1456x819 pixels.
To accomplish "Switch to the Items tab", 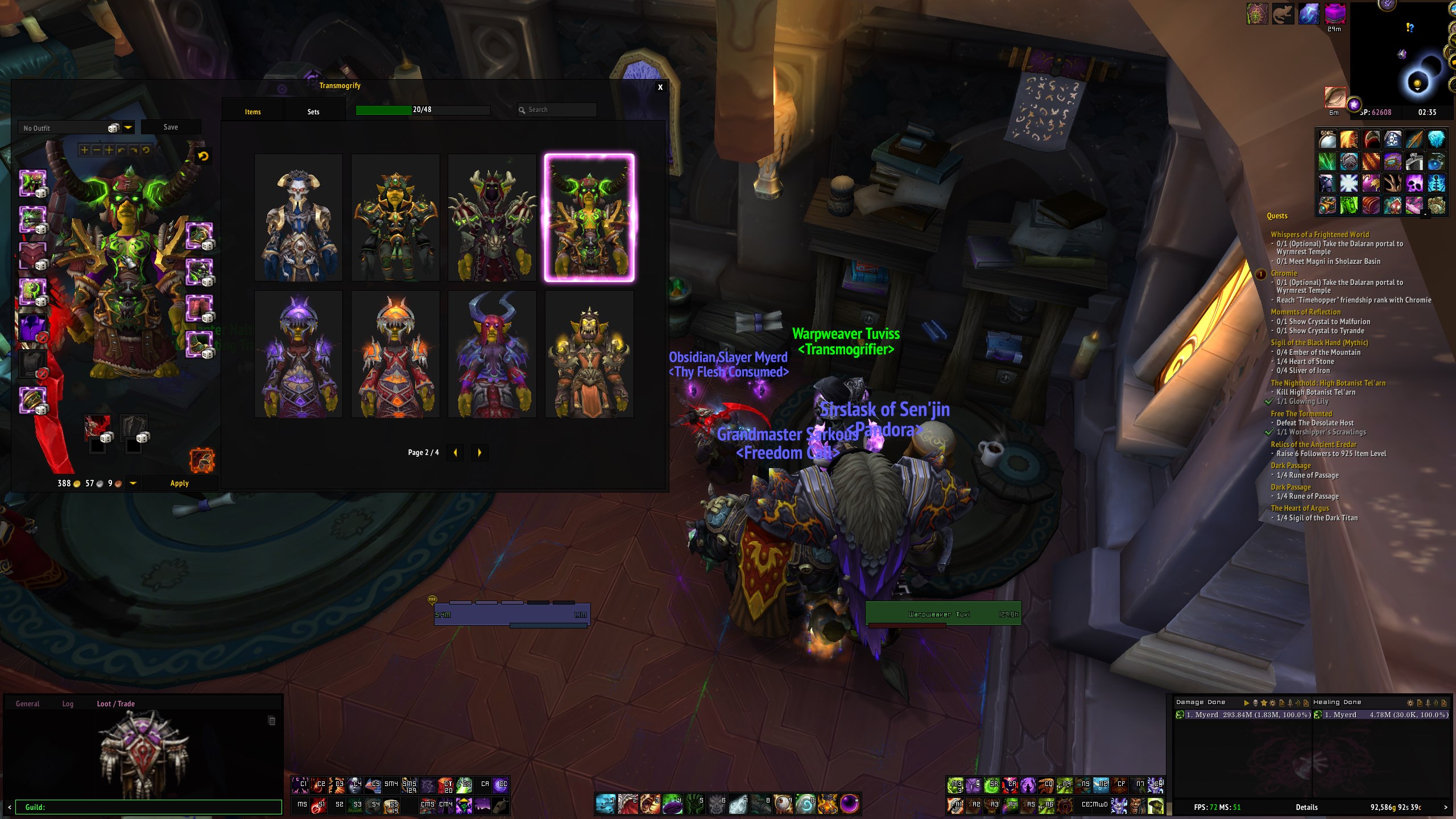I will pos(253,111).
